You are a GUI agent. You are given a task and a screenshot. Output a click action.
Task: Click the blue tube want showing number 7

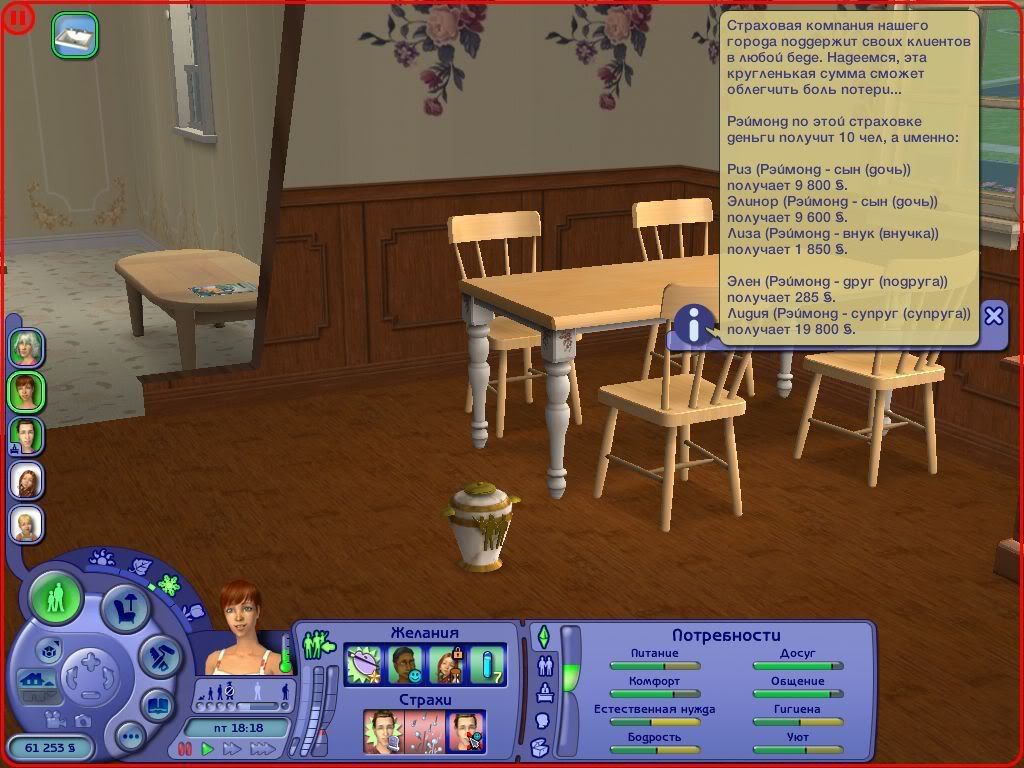(x=488, y=666)
